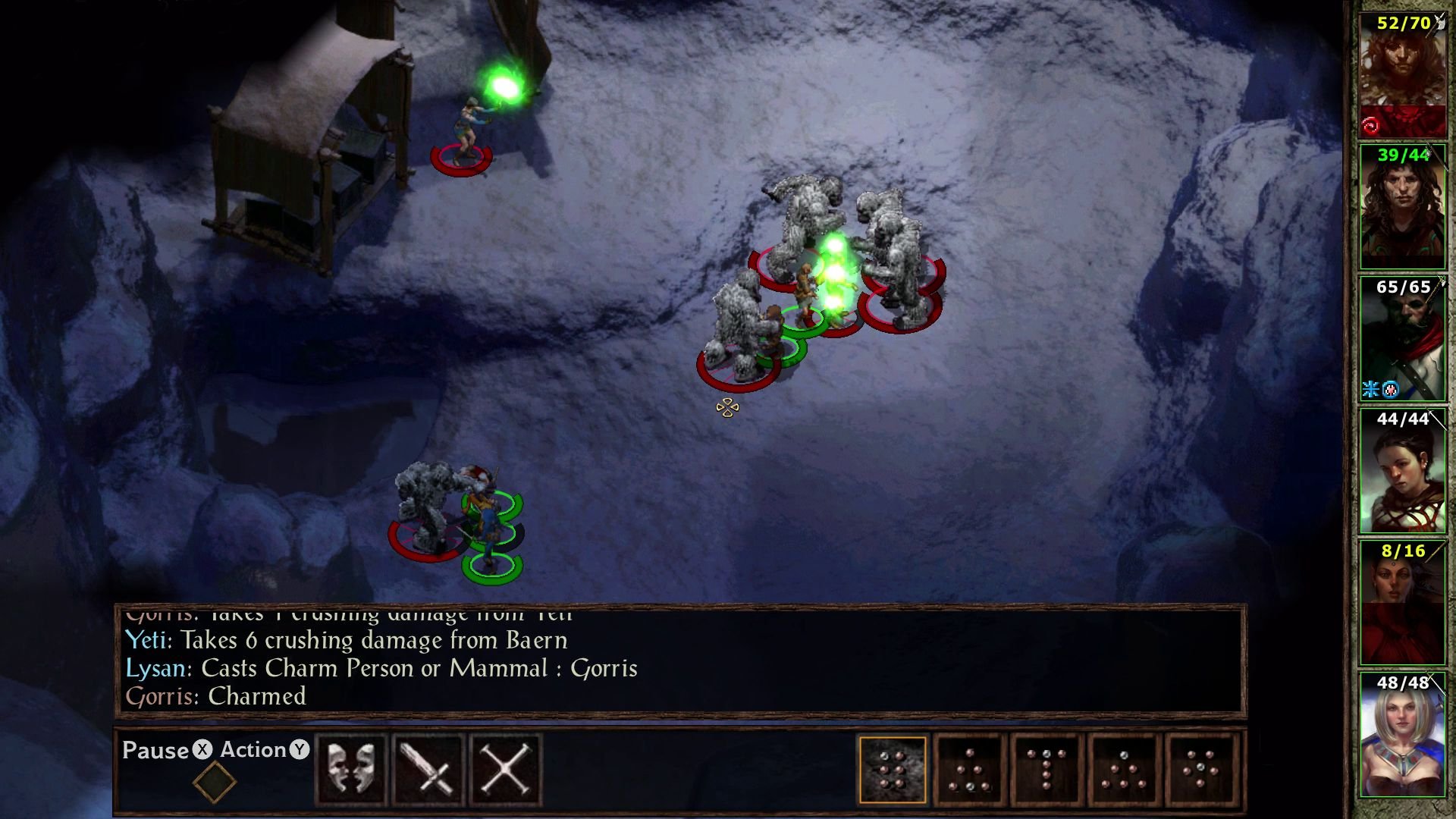Select the theater masks dialogue icon
Screen dimensions: 1456x819
[x=352, y=768]
